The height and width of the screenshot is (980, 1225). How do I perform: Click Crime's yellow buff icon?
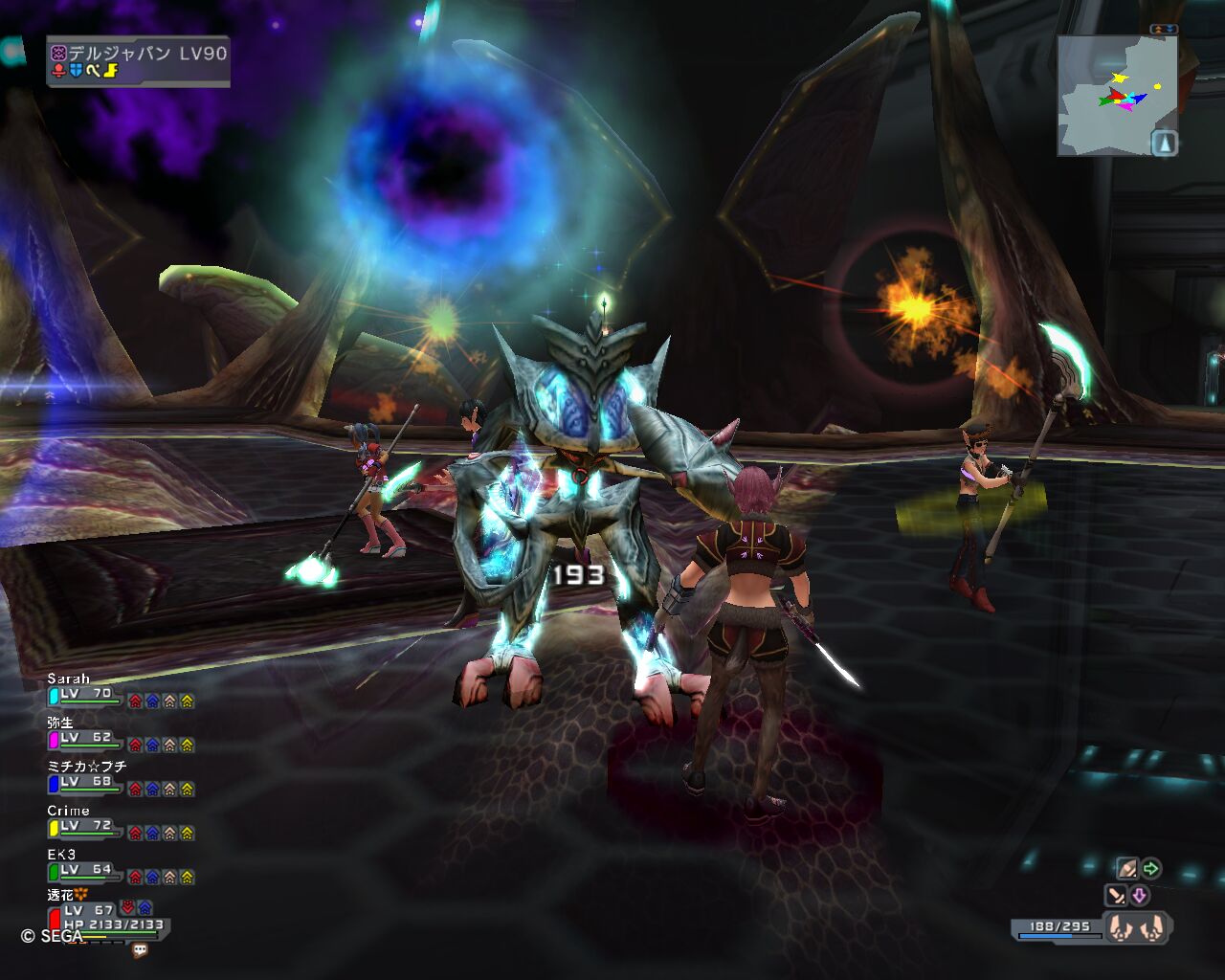pos(187,833)
